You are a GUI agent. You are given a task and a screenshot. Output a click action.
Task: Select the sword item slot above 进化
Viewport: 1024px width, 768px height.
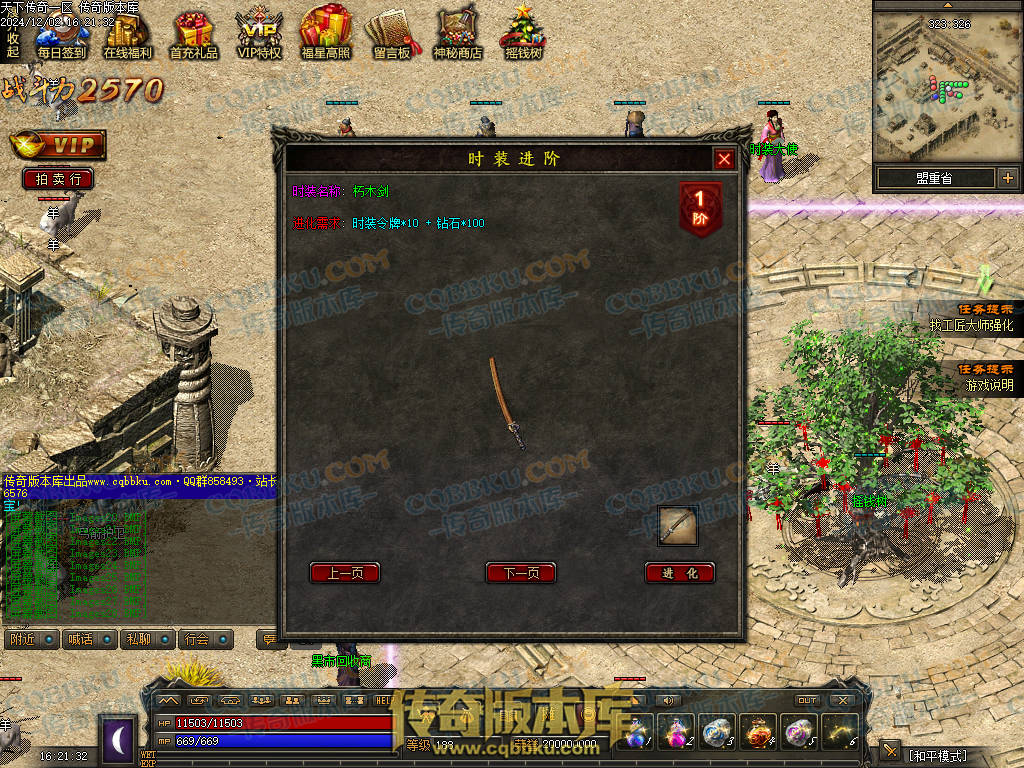pyautogui.click(x=677, y=526)
